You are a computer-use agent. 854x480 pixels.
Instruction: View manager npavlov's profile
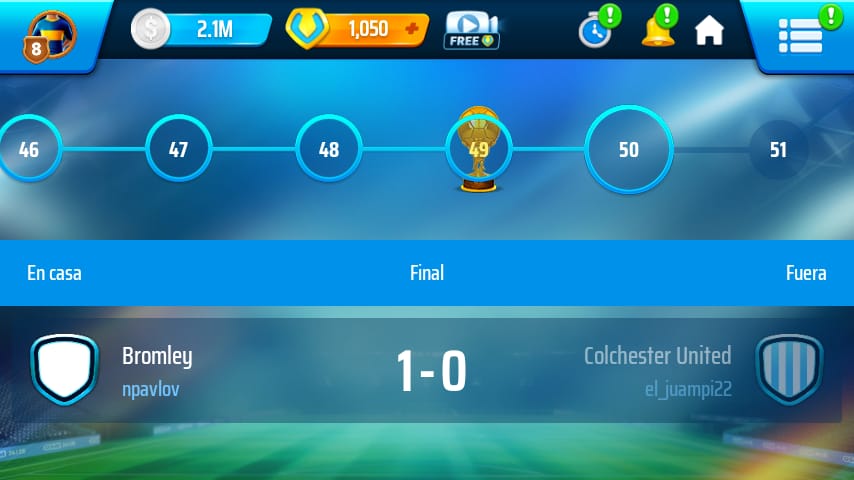(151, 389)
